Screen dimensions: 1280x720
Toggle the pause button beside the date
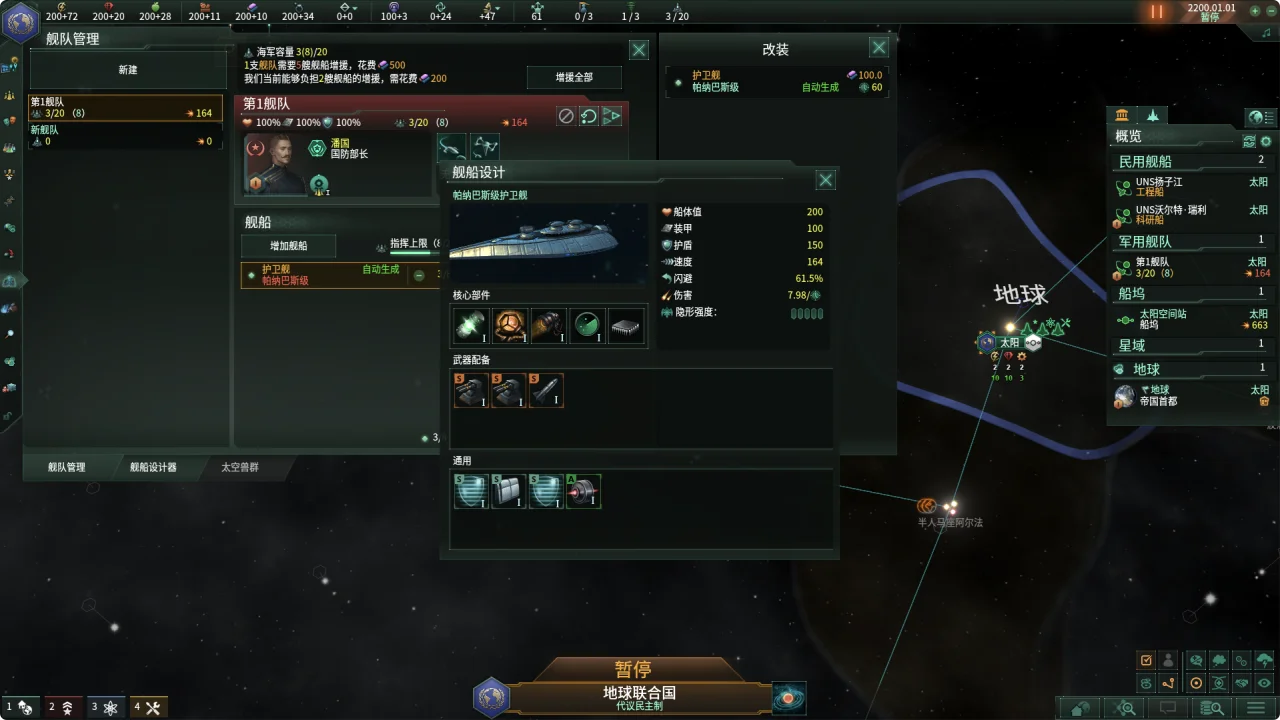[x=1157, y=12]
